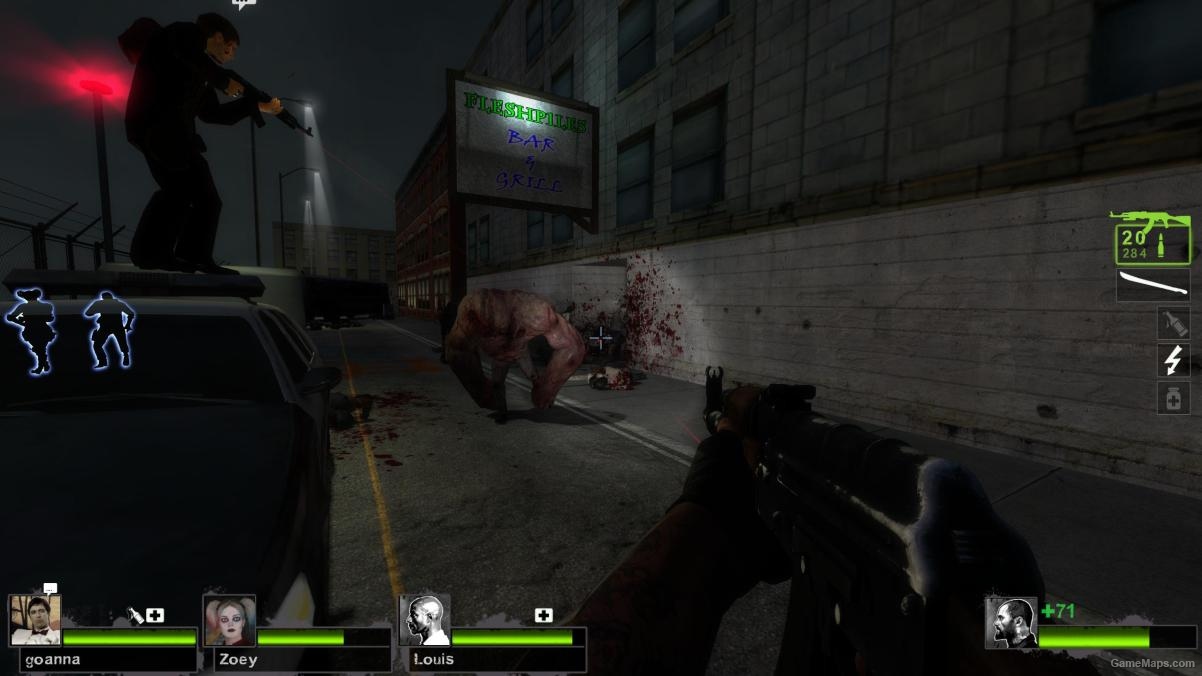This screenshot has height=676, width=1202.
Task: Click Louis's teammate portrait
Action: pos(425,621)
